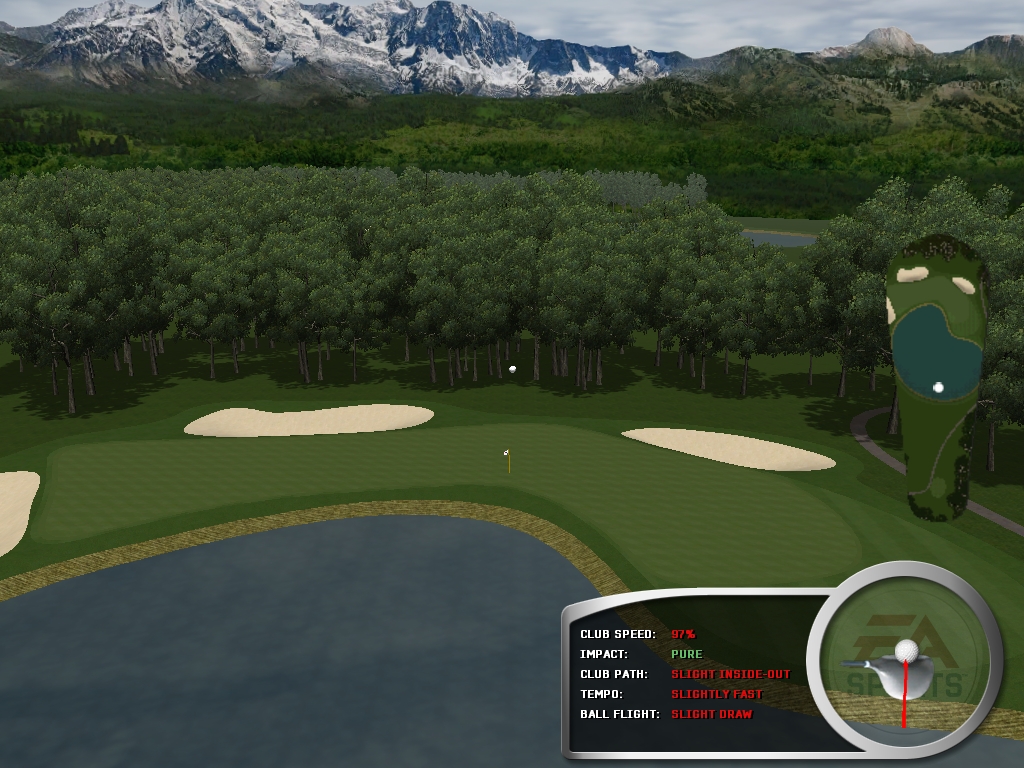Click the hole overview minimap
Viewport: 1024px width, 768px height.
(935, 375)
